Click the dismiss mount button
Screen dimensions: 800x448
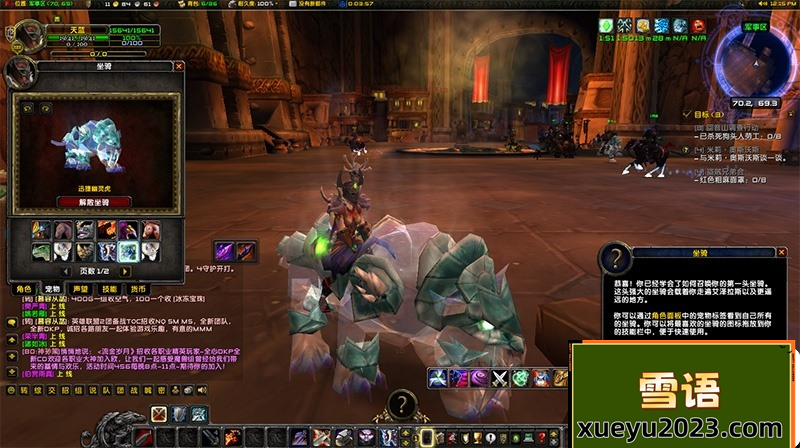pyautogui.click(x=95, y=201)
